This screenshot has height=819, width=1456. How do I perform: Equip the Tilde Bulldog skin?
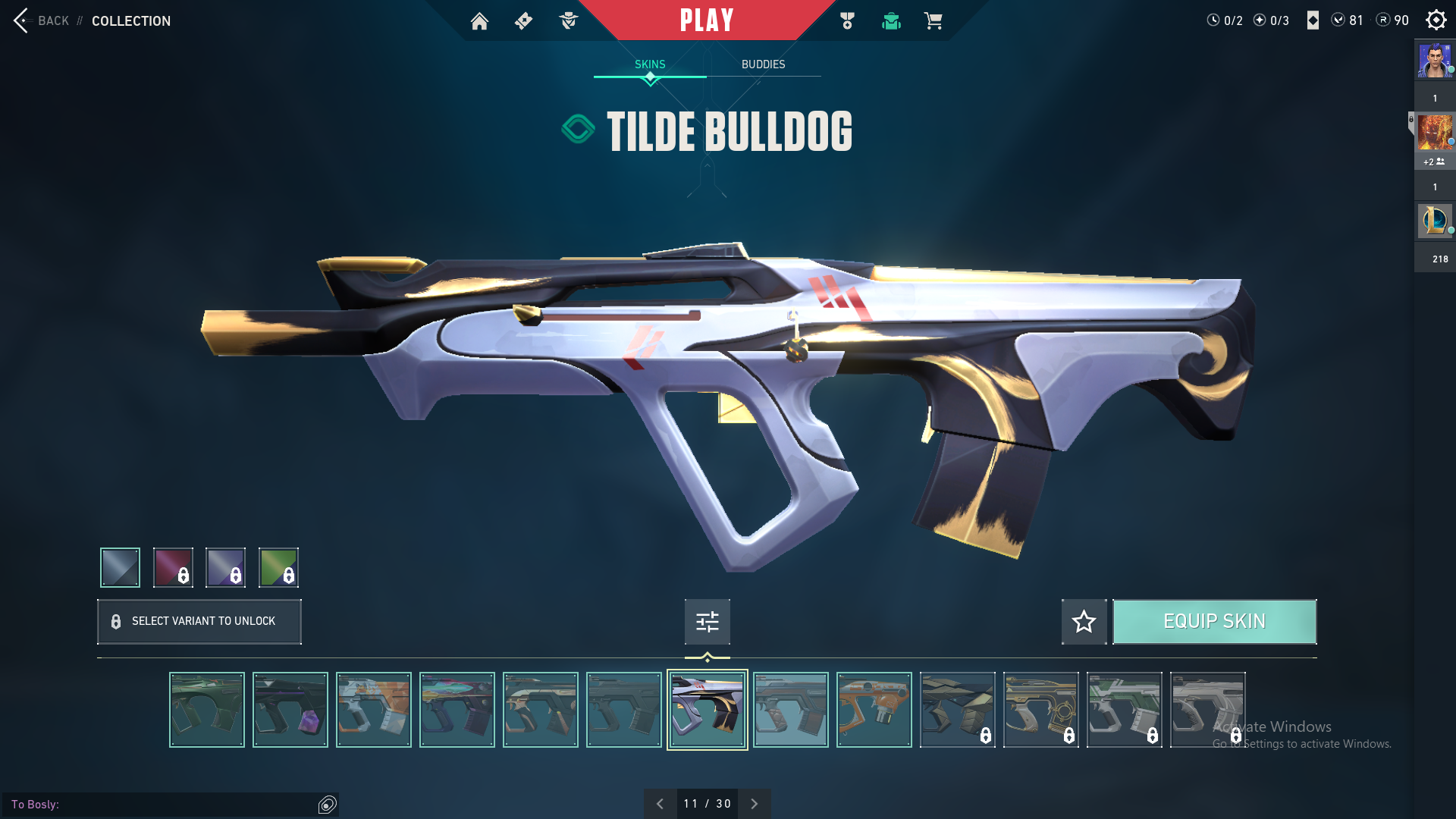click(1214, 622)
